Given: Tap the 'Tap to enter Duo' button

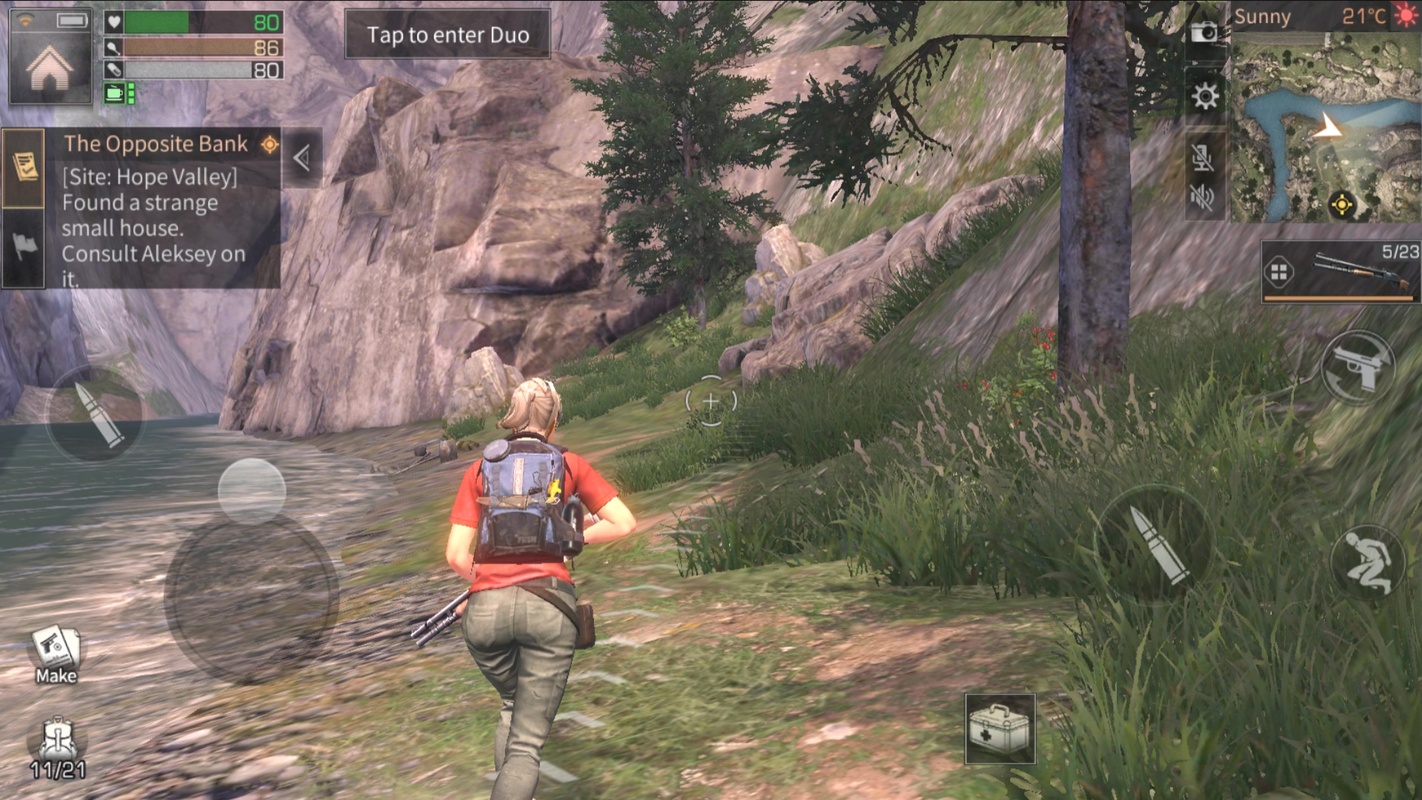Looking at the screenshot, I should pos(447,35).
